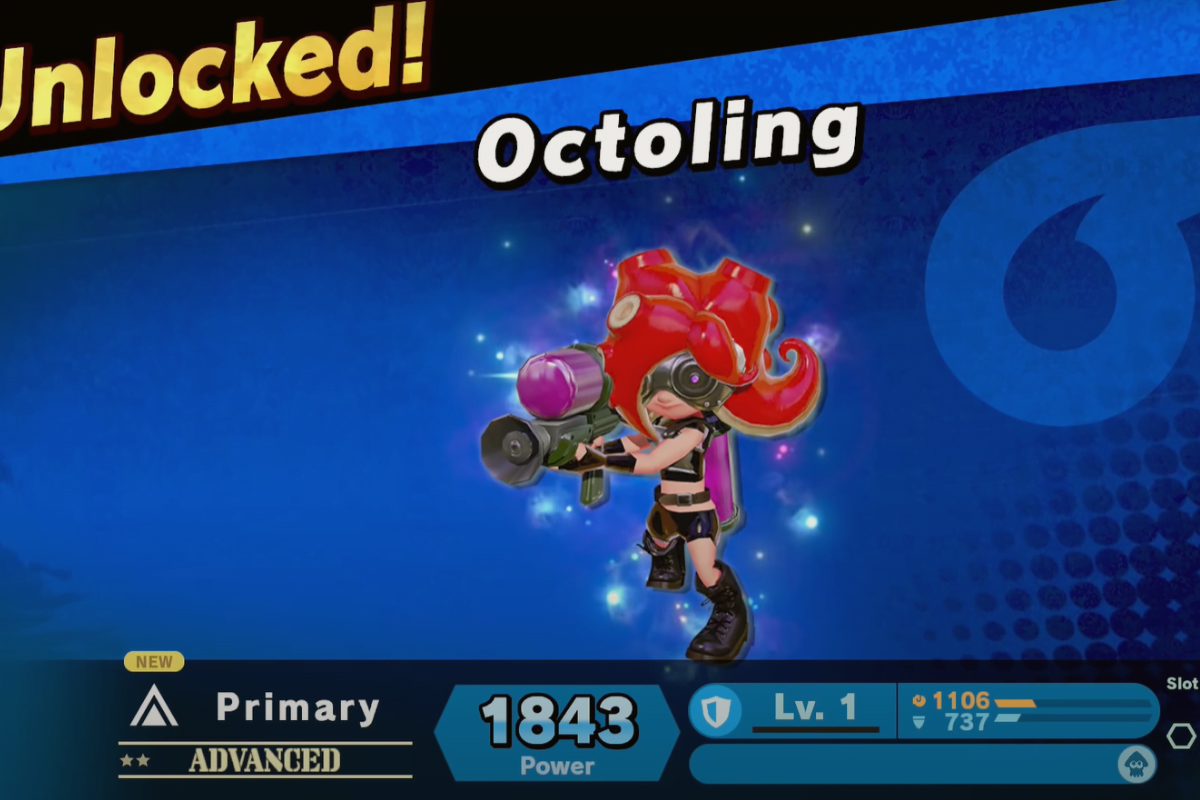Select the Primary spirit triangle icon
Viewport: 1200px width, 800px height.
click(x=154, y=707)
